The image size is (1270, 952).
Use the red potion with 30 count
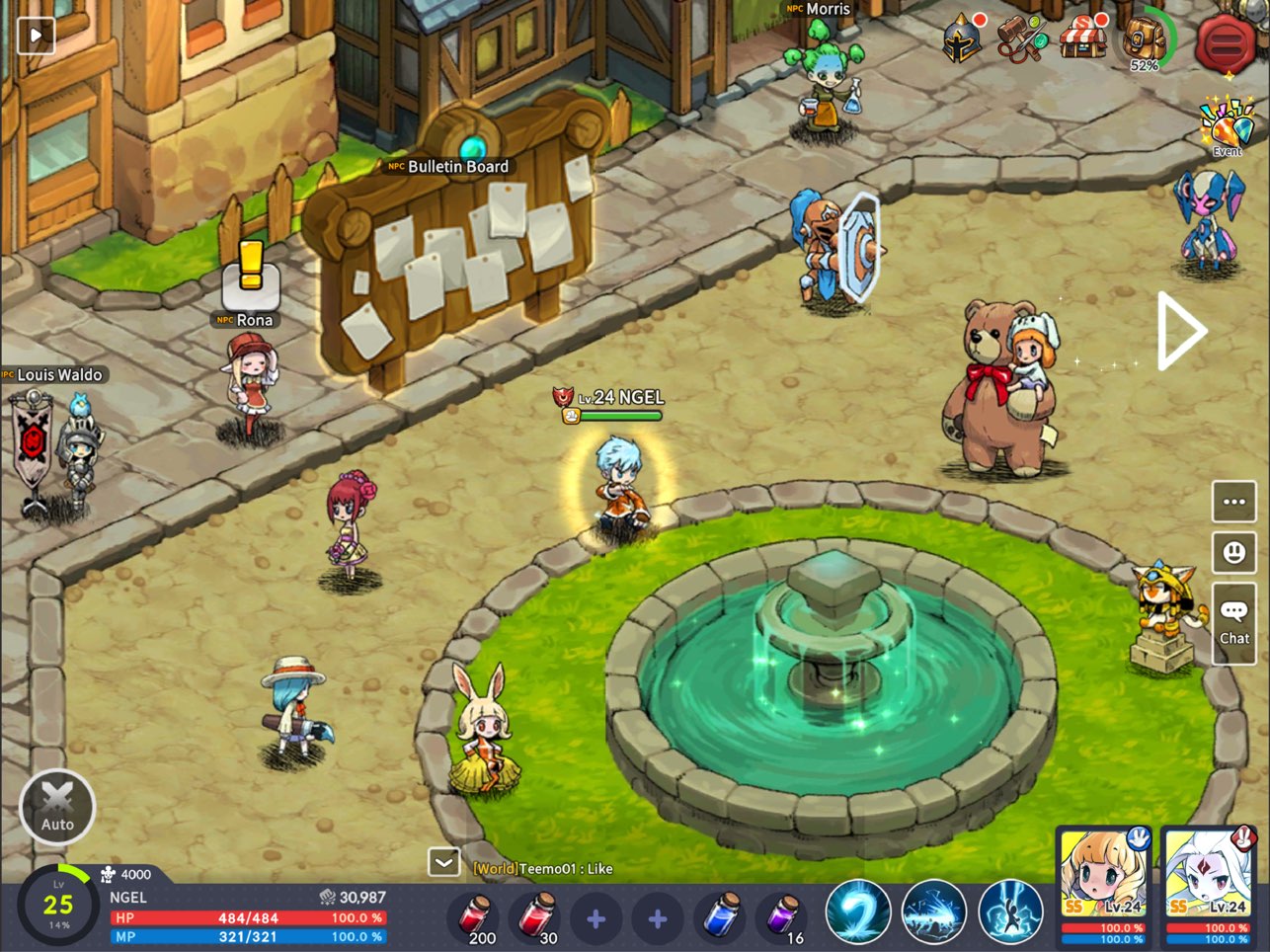[537, 917]
